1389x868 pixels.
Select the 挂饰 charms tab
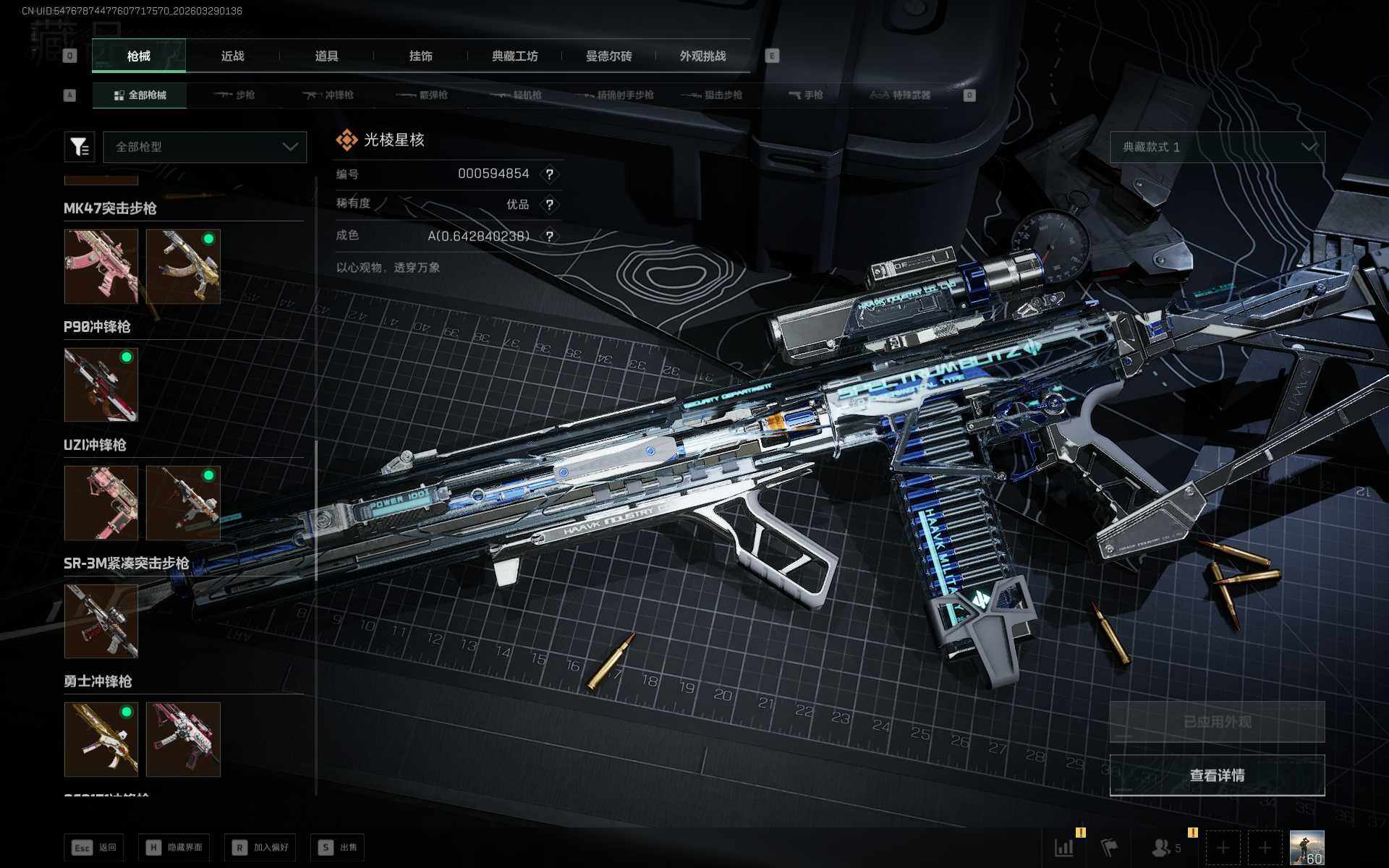420,56
